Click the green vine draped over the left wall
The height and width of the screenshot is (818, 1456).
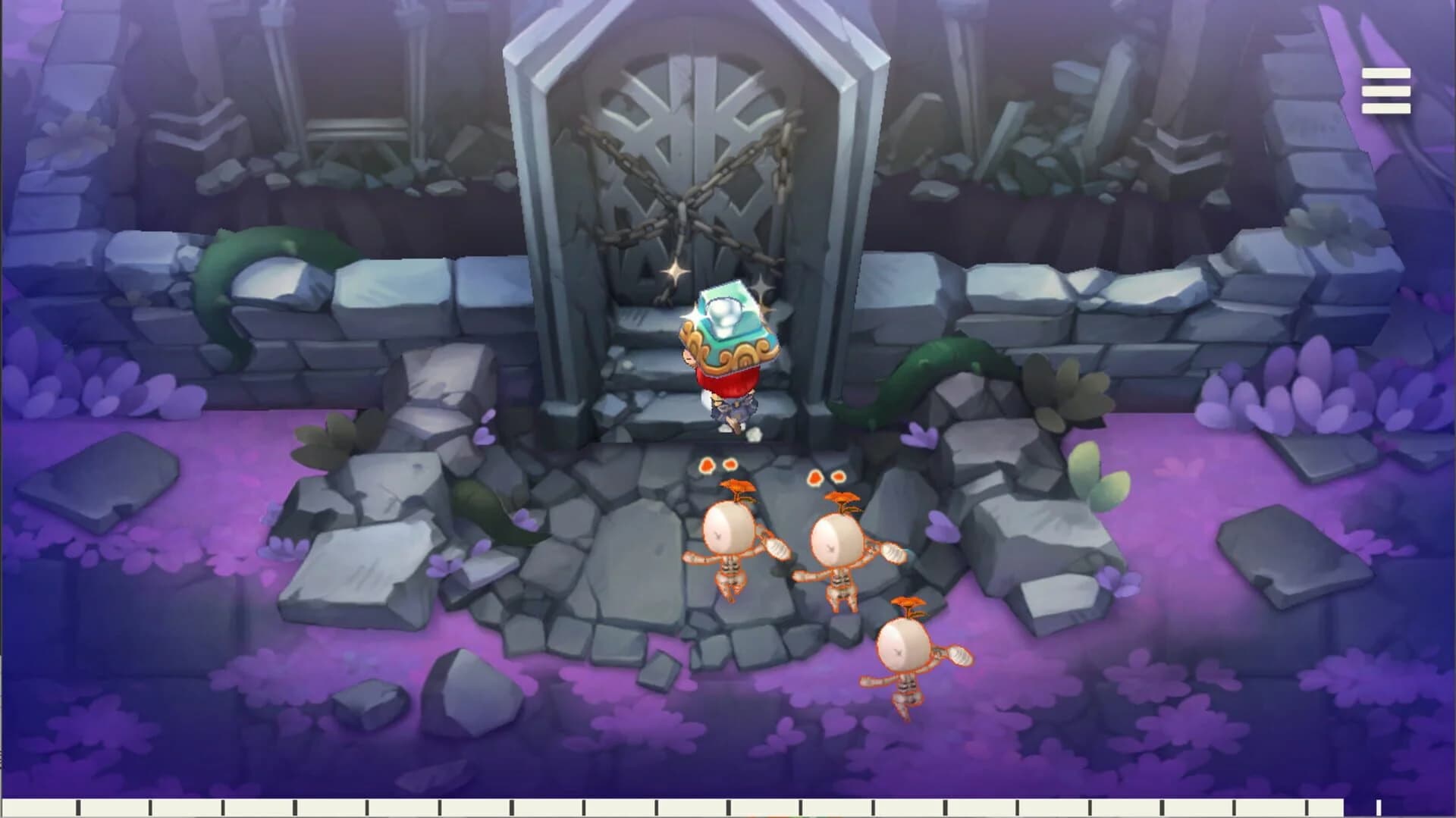point(250,250)
